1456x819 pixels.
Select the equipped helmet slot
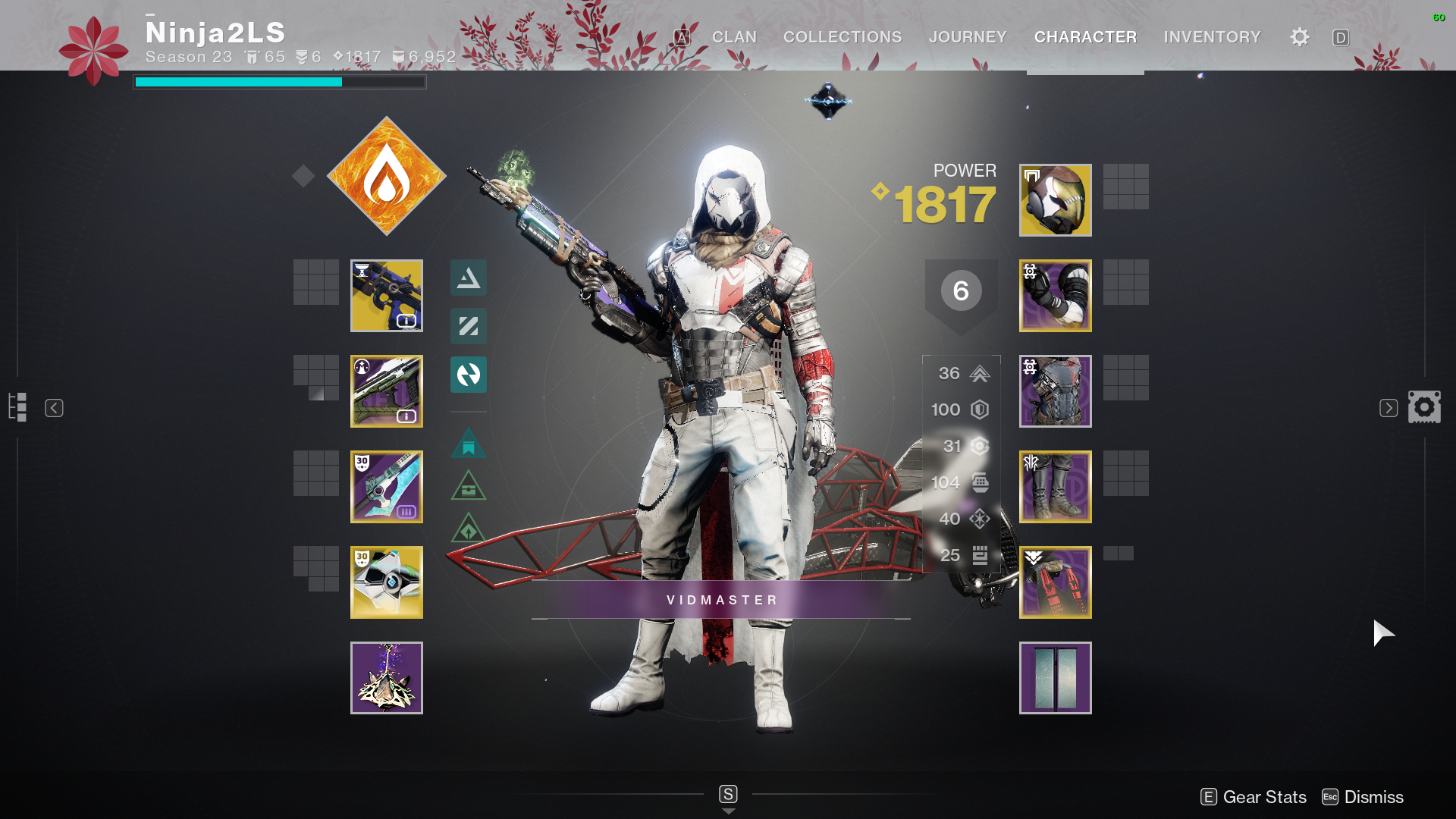[1055, 200]
